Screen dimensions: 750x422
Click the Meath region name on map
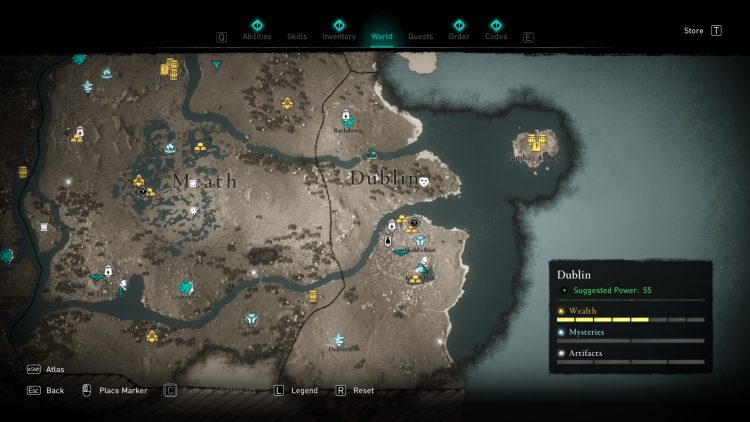(204, 181)
